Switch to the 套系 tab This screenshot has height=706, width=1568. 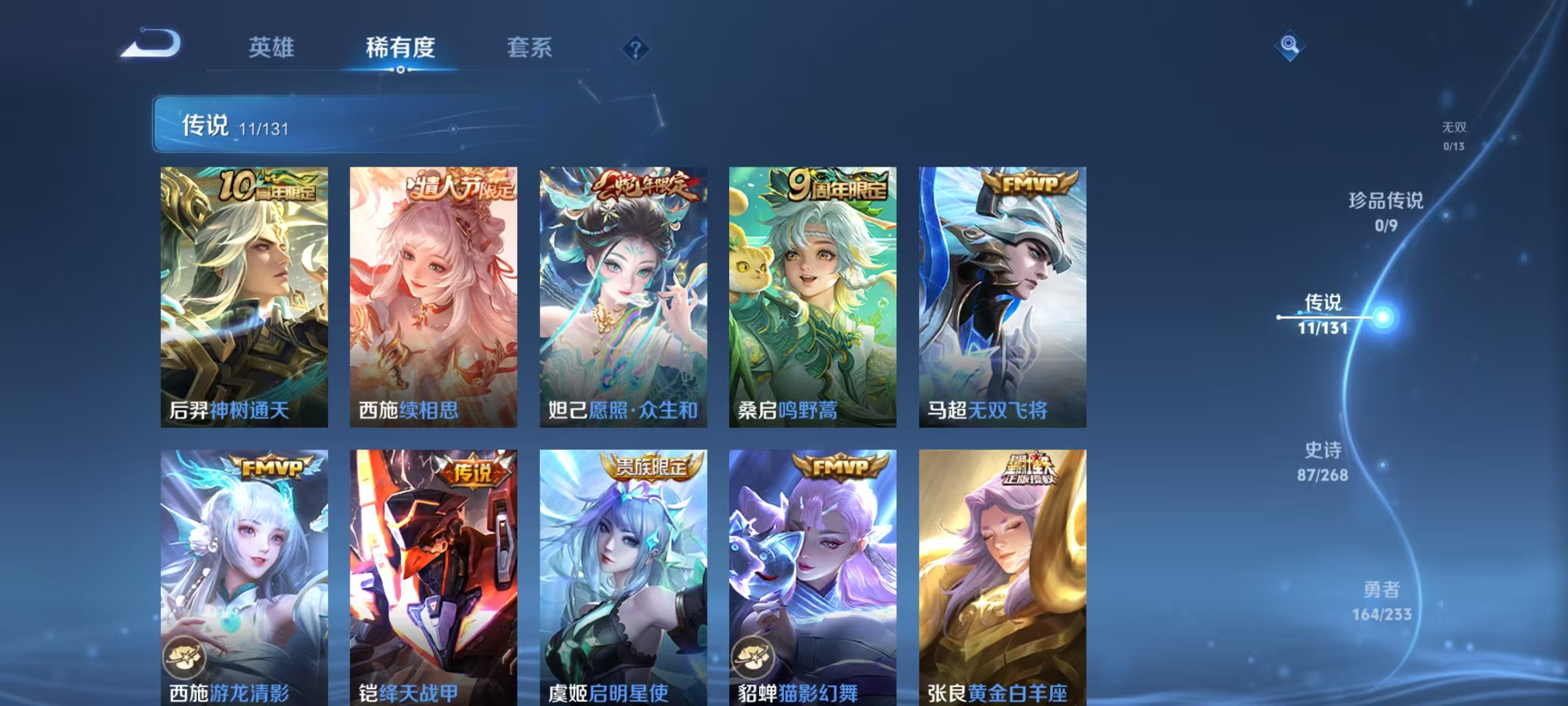tap(530, 47)
